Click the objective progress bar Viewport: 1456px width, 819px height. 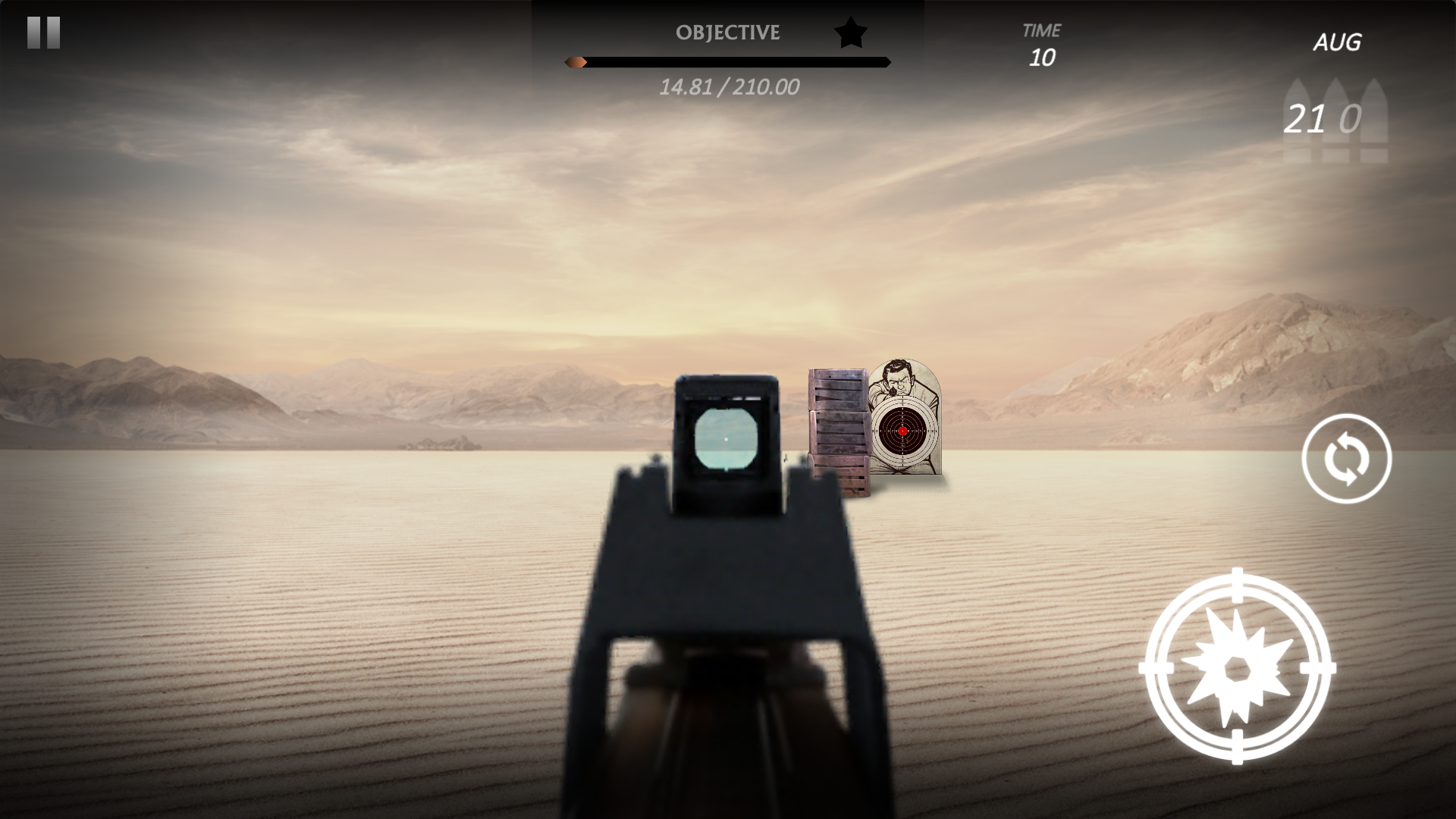tap(727, 61)
